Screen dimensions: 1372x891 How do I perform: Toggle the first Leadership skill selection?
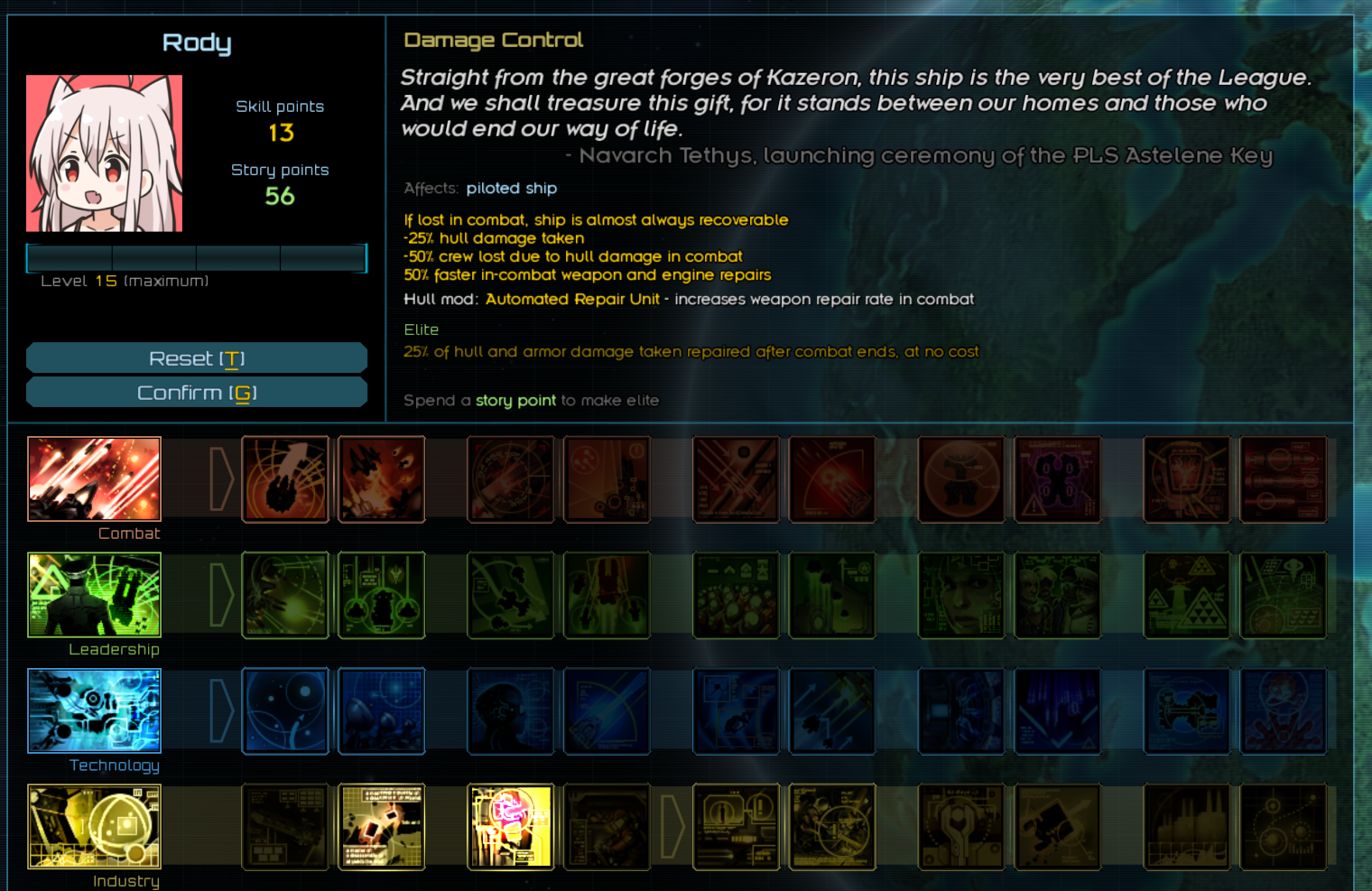[285, 595]
